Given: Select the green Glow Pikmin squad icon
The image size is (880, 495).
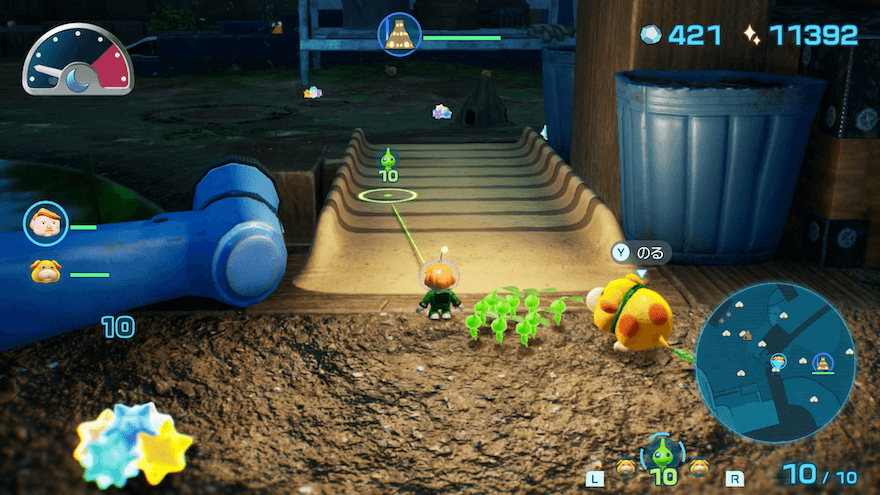Looking at the screenshot, I should [x=662, y=455].
